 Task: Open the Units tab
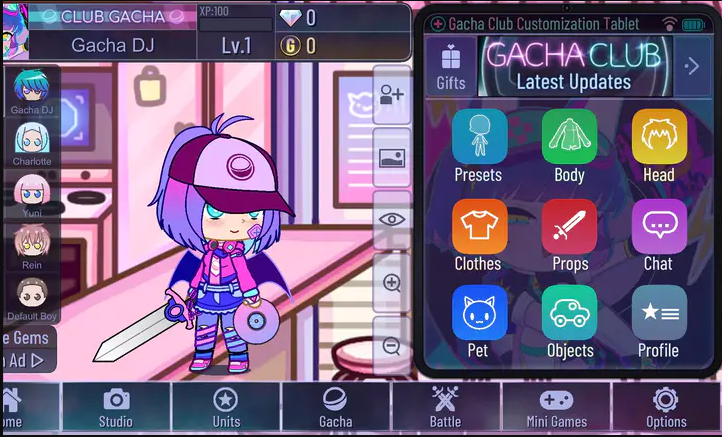(x=226, y=407)
